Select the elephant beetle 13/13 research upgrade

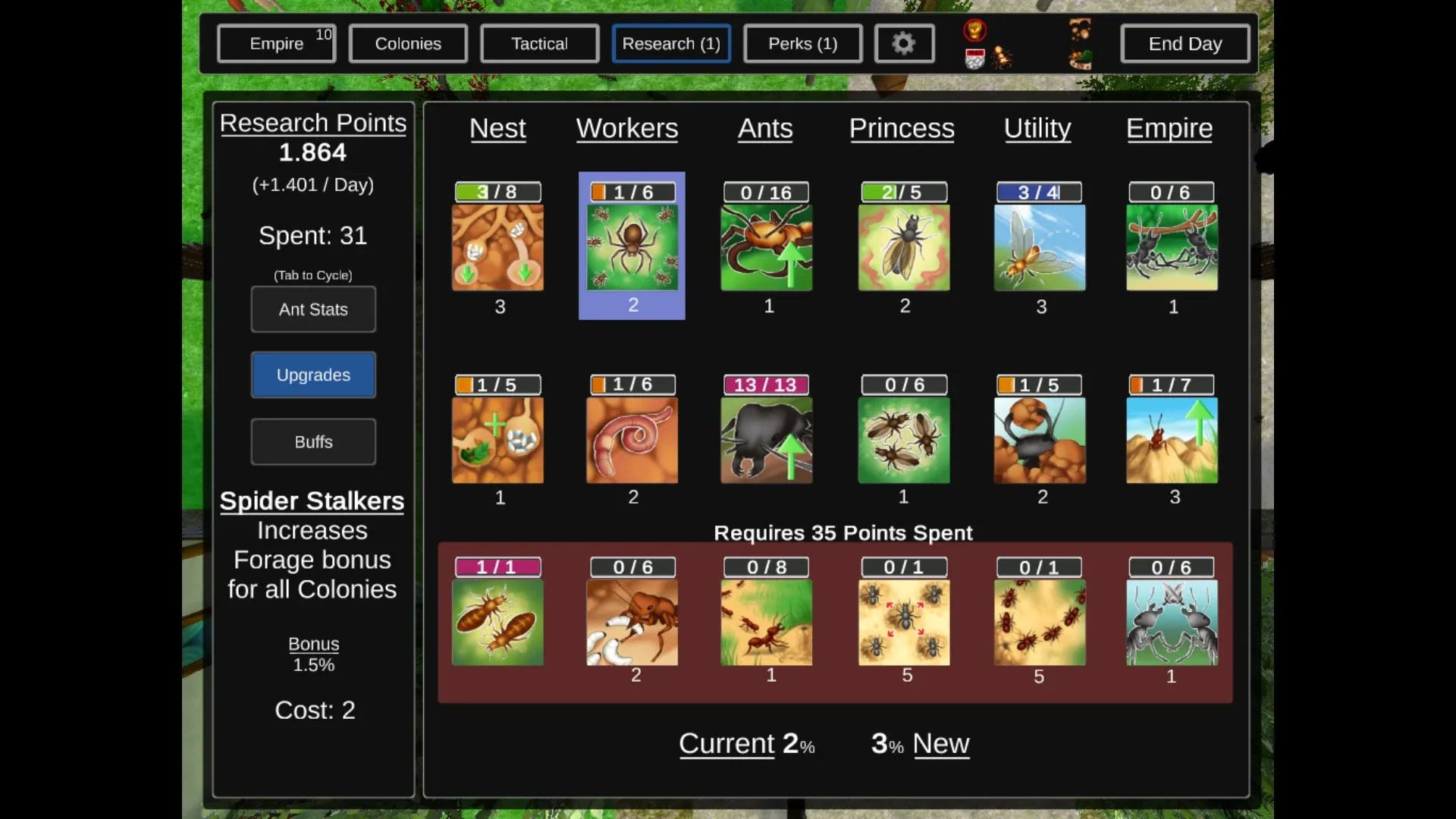tap(767, 438)
